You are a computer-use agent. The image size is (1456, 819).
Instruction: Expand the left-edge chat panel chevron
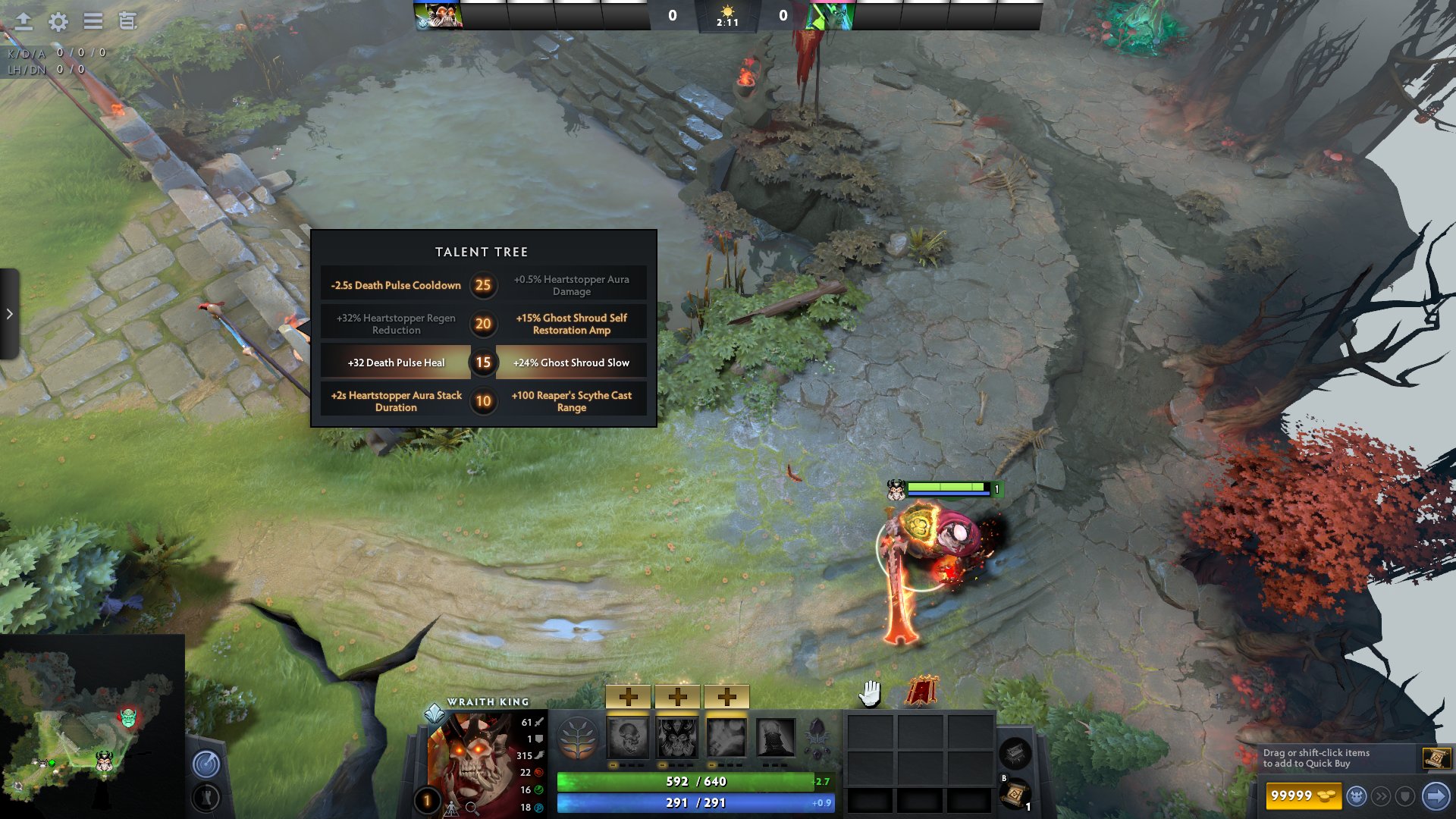point(8,313)
